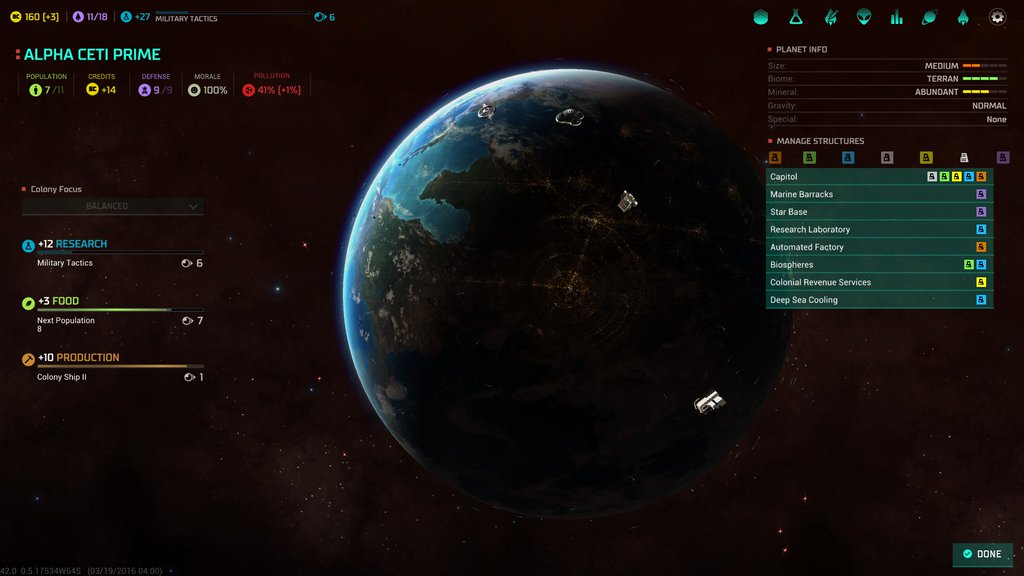Image resolution: width=1024 pixels, height=576 pixels.
Task: Open the Colony Focus dropdown set to Balanced
Action: coord(113,206)
